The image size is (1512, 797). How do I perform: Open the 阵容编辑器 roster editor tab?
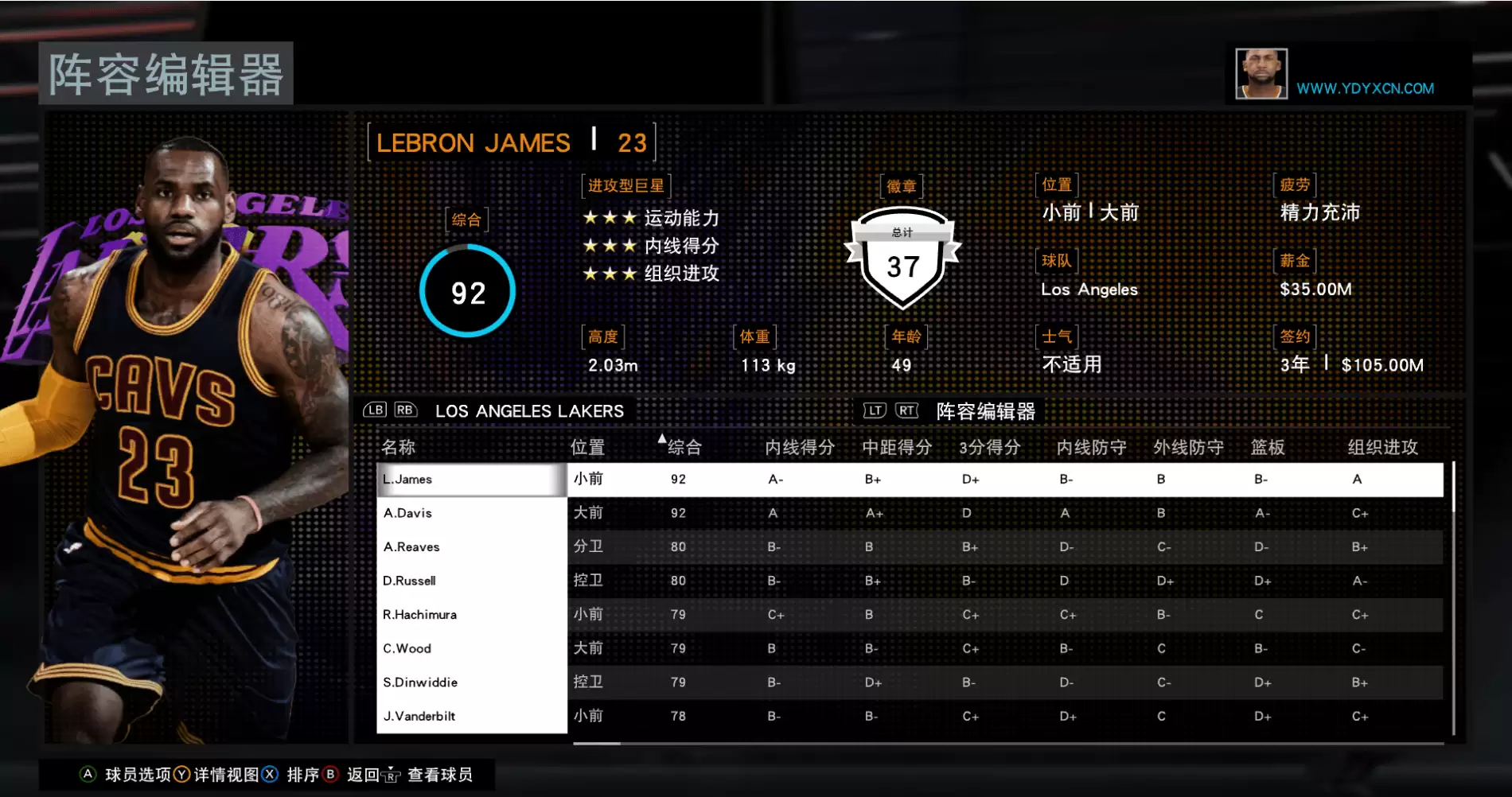pos(985,411)
